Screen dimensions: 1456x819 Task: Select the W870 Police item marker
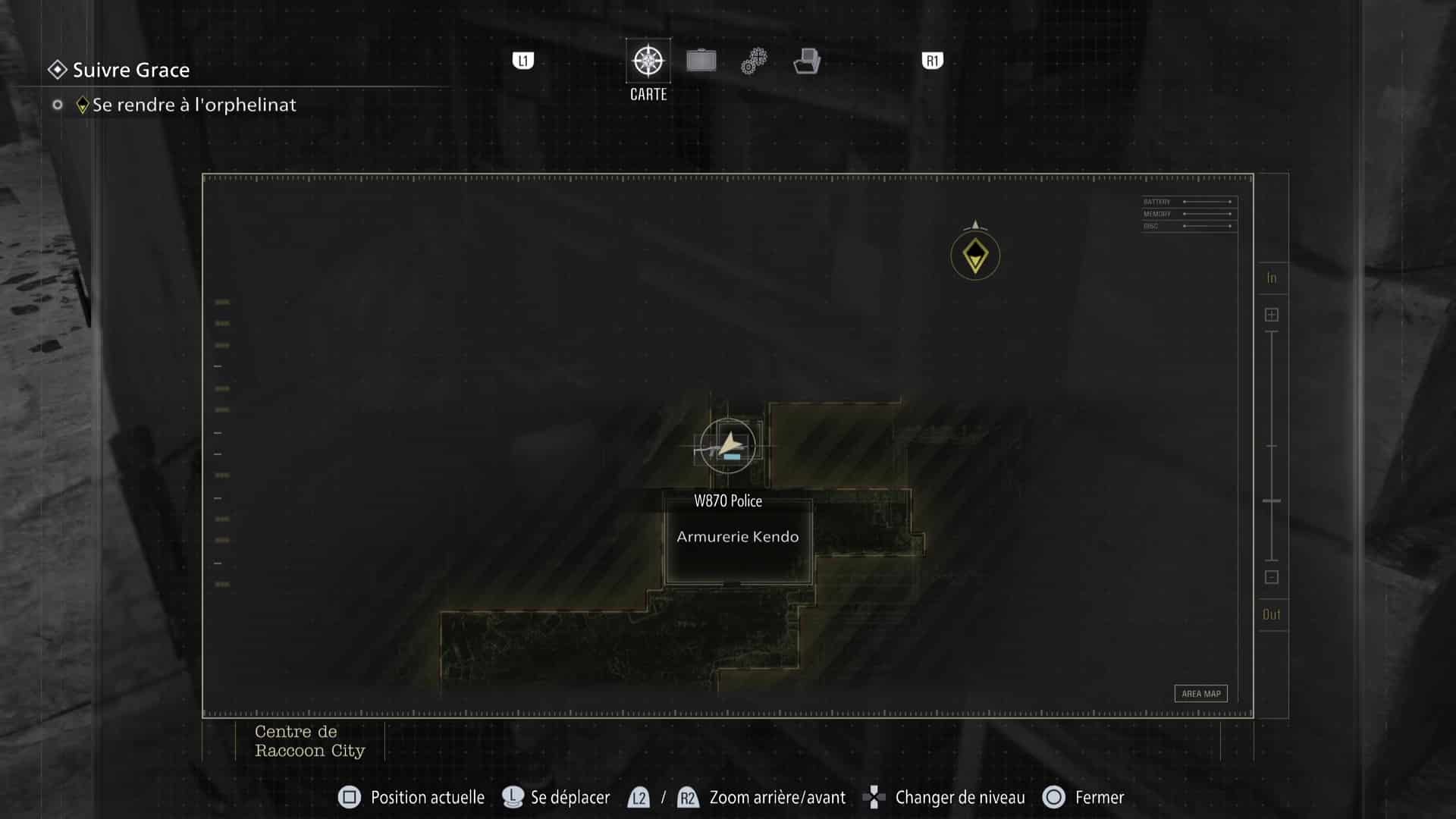coord(730,458)
